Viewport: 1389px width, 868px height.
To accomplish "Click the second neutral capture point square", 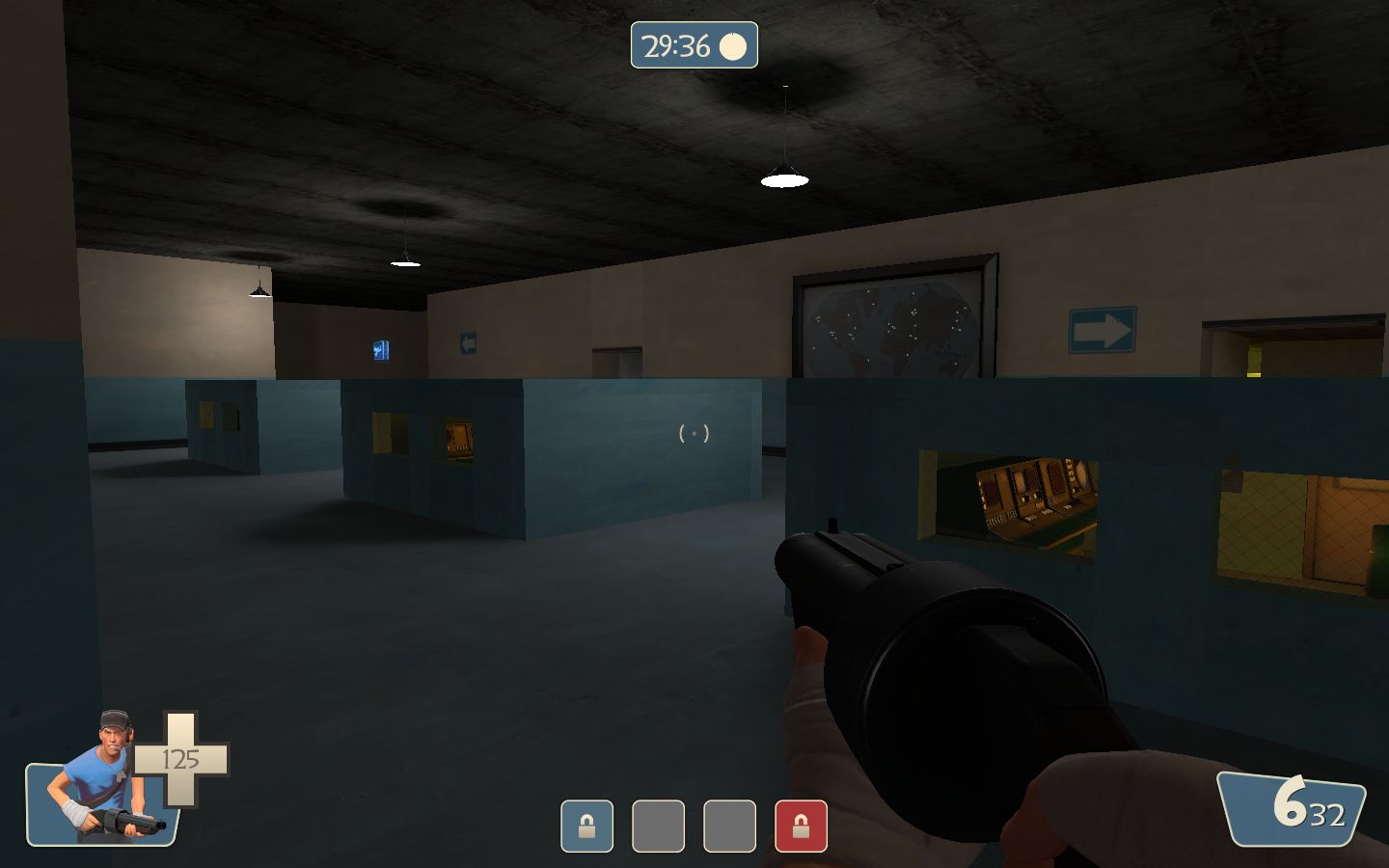I will click(730, 827).
